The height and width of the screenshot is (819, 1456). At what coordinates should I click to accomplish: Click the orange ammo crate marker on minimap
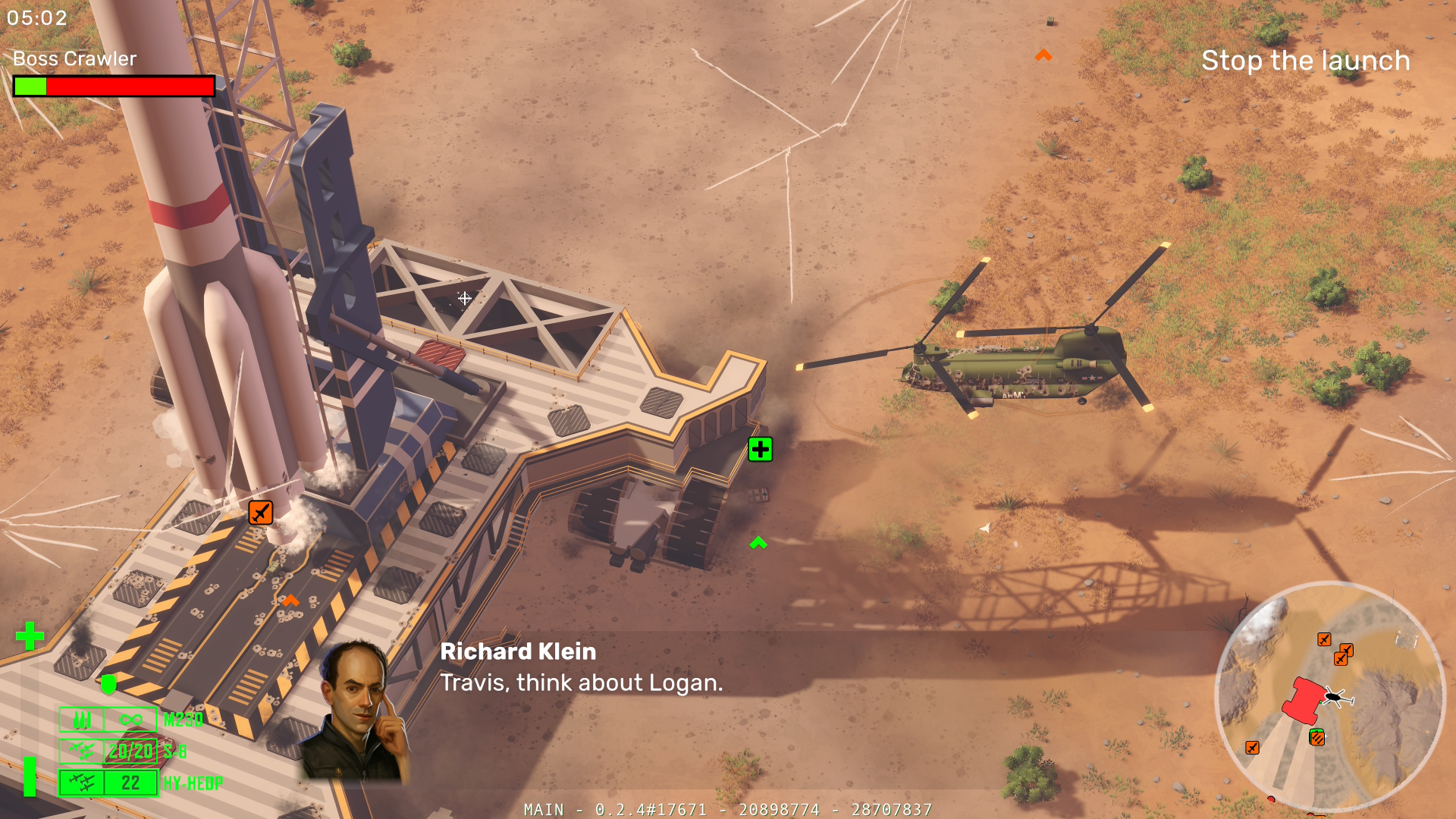[x=1317, y=737]
